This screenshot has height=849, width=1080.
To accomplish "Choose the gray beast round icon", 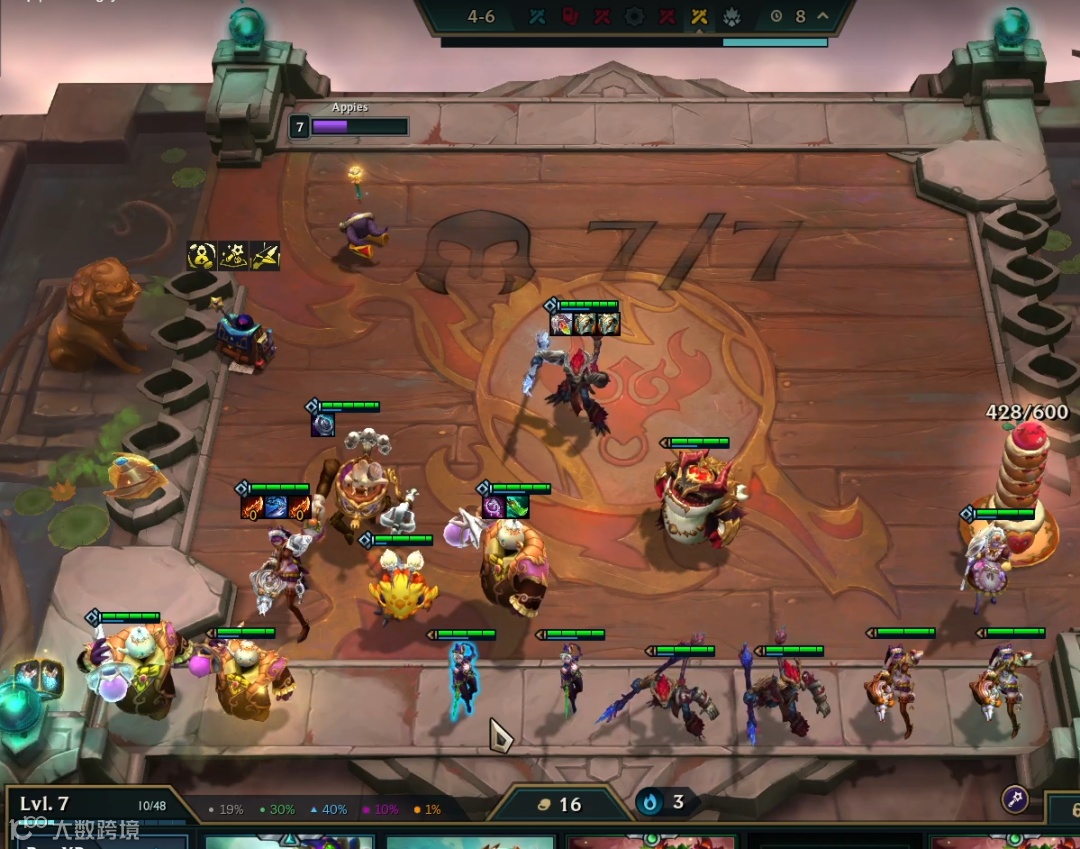I will pos(731,16).
